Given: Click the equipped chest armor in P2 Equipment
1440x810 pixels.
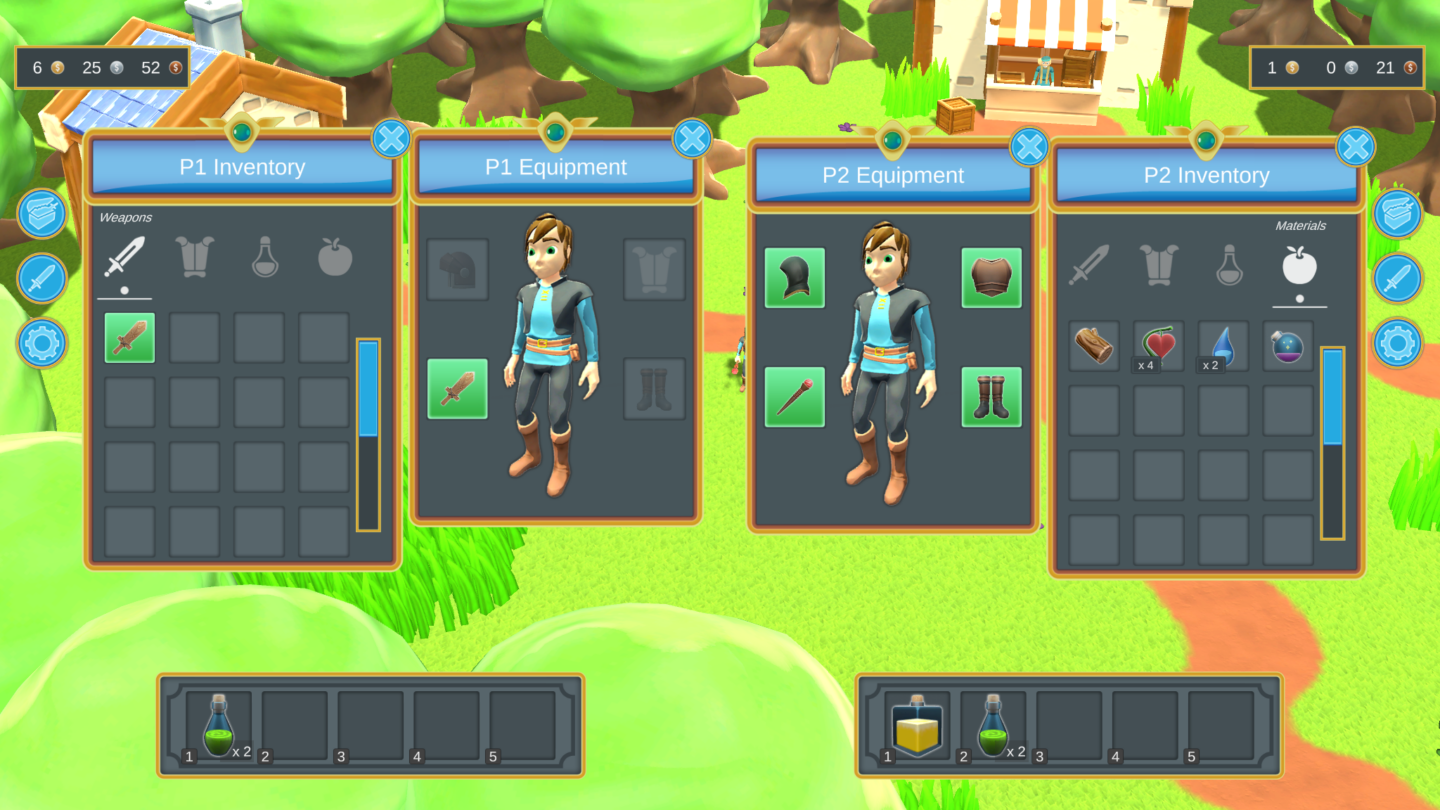Looking at the screenshot, I should point(991,279).
